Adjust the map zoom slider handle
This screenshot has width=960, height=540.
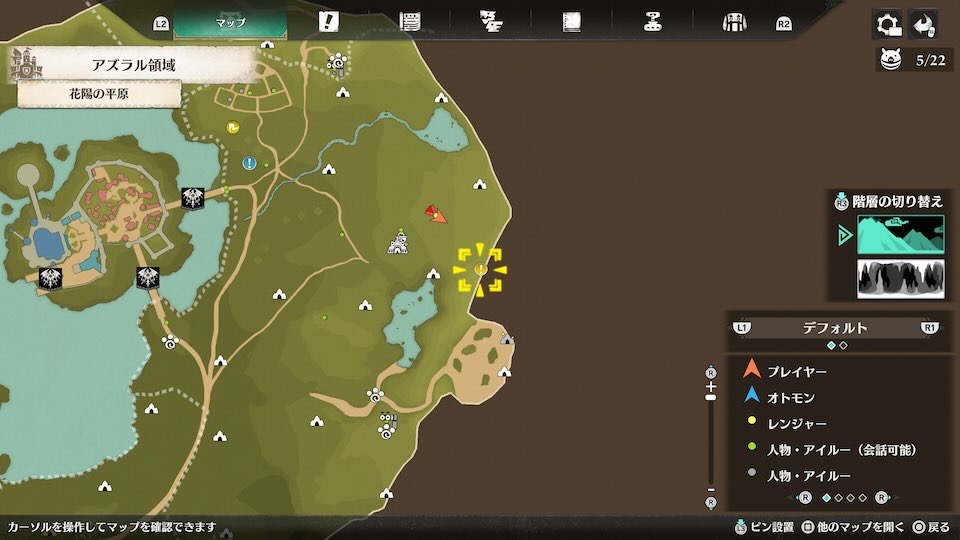711,397
